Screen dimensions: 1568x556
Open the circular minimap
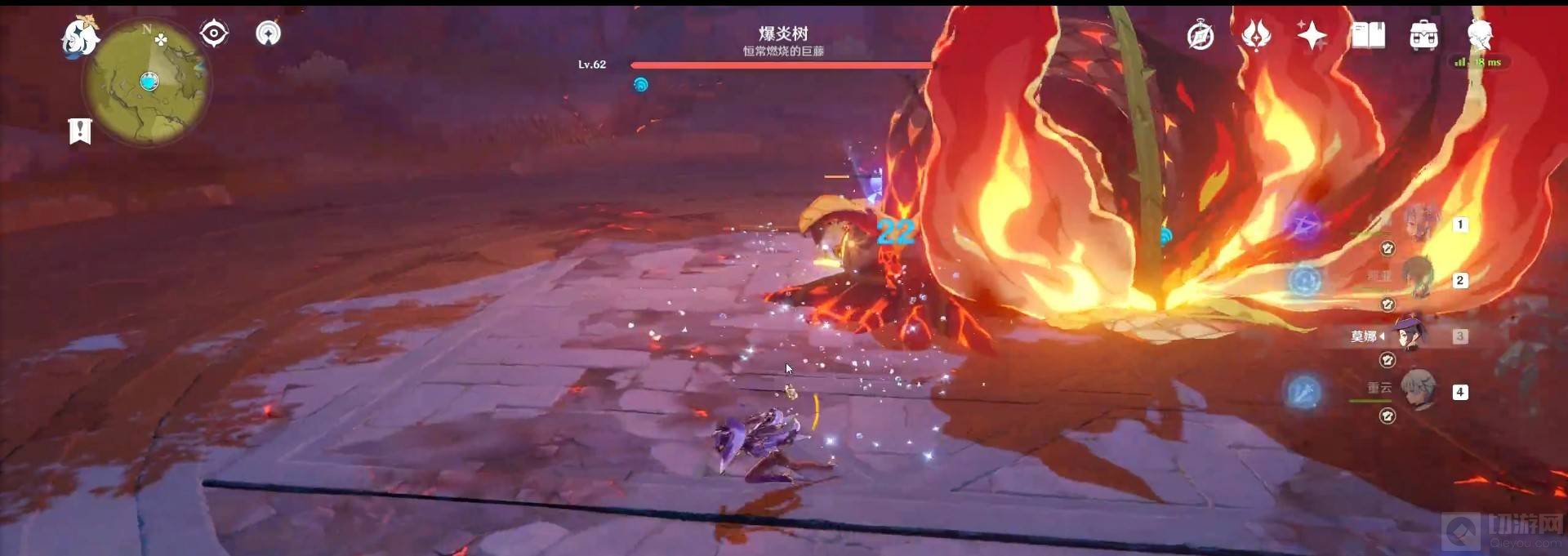point(147,82)
